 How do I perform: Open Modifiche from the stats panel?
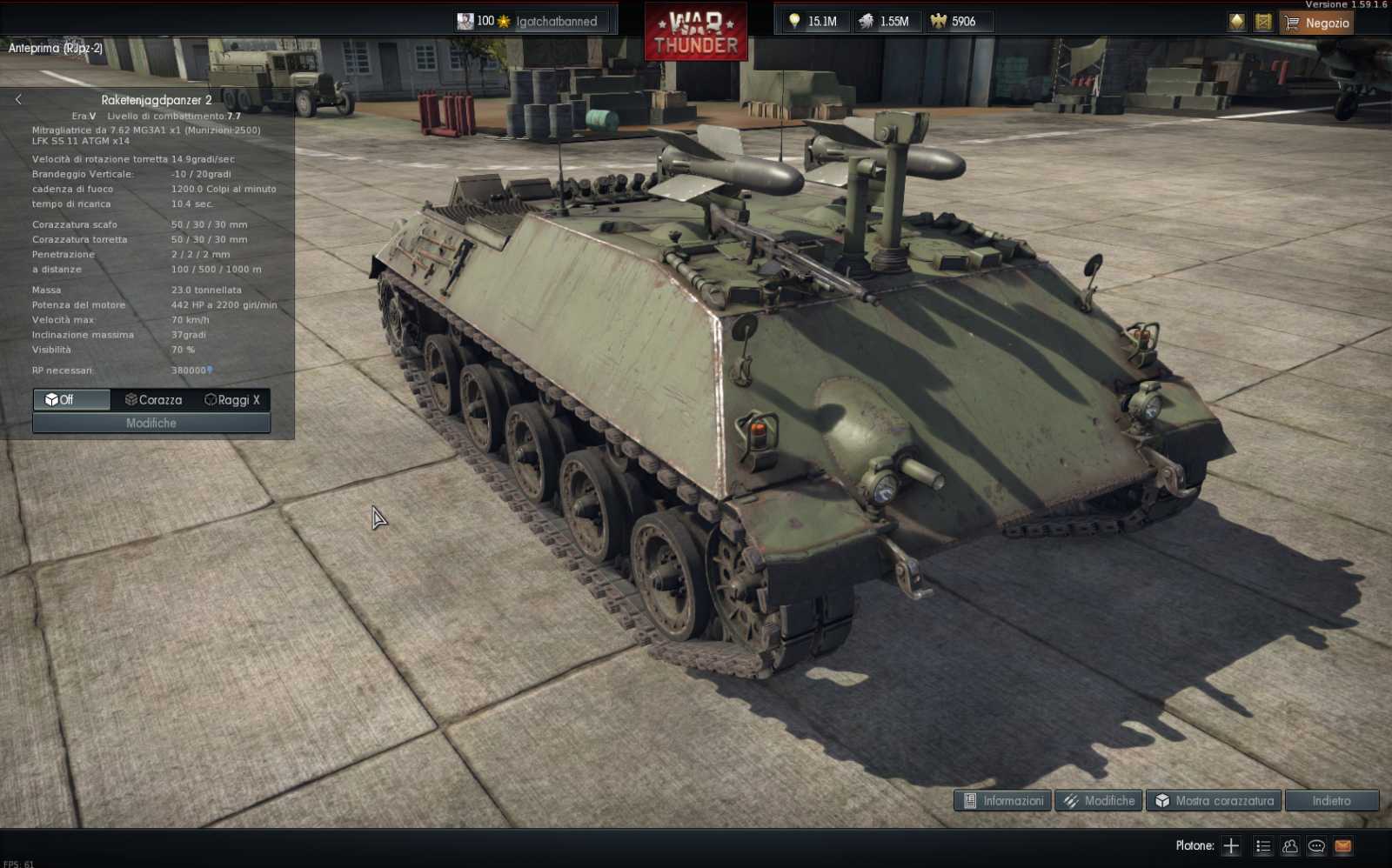[151, 423]
